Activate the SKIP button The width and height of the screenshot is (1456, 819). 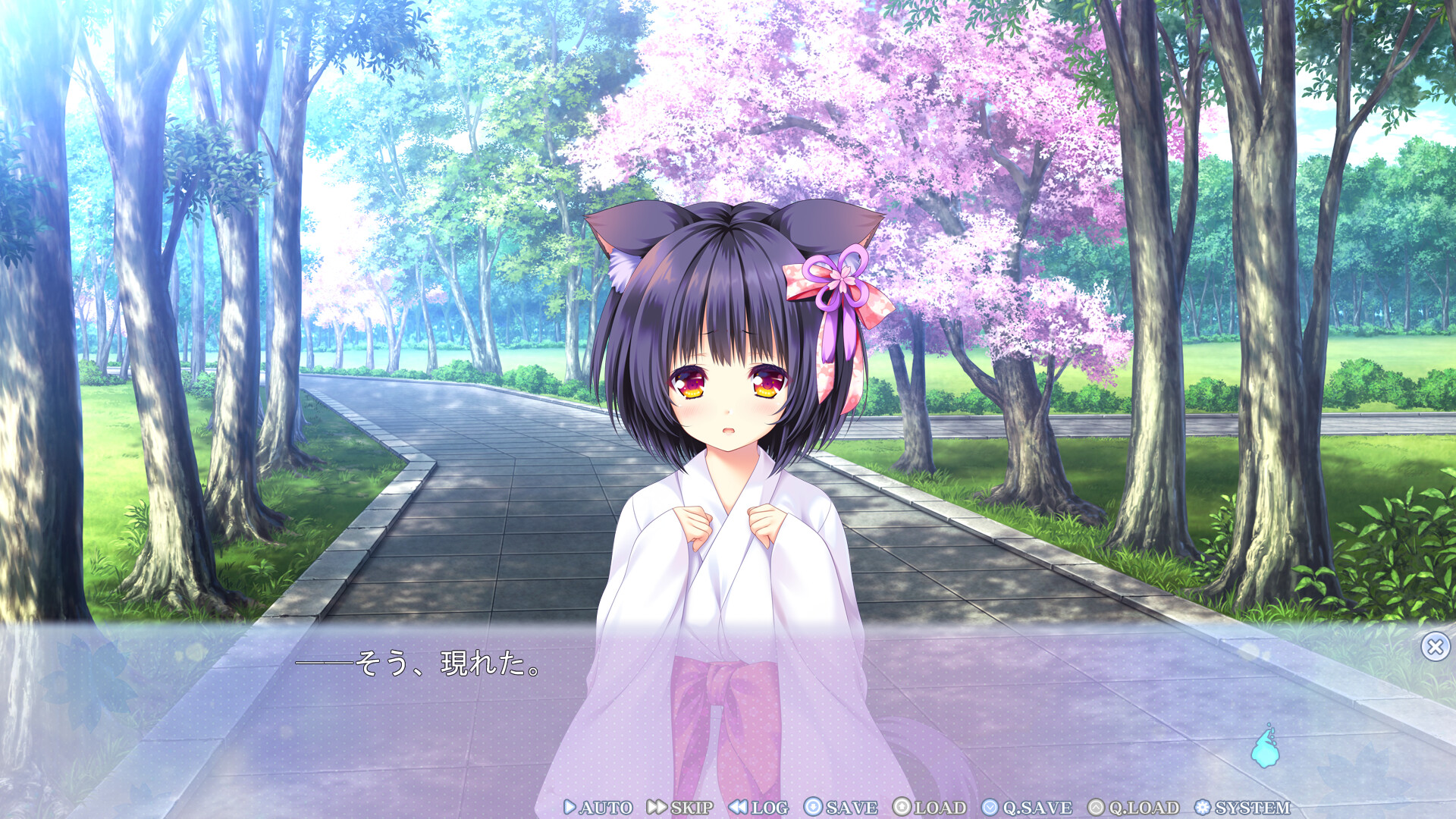(680, 808)
